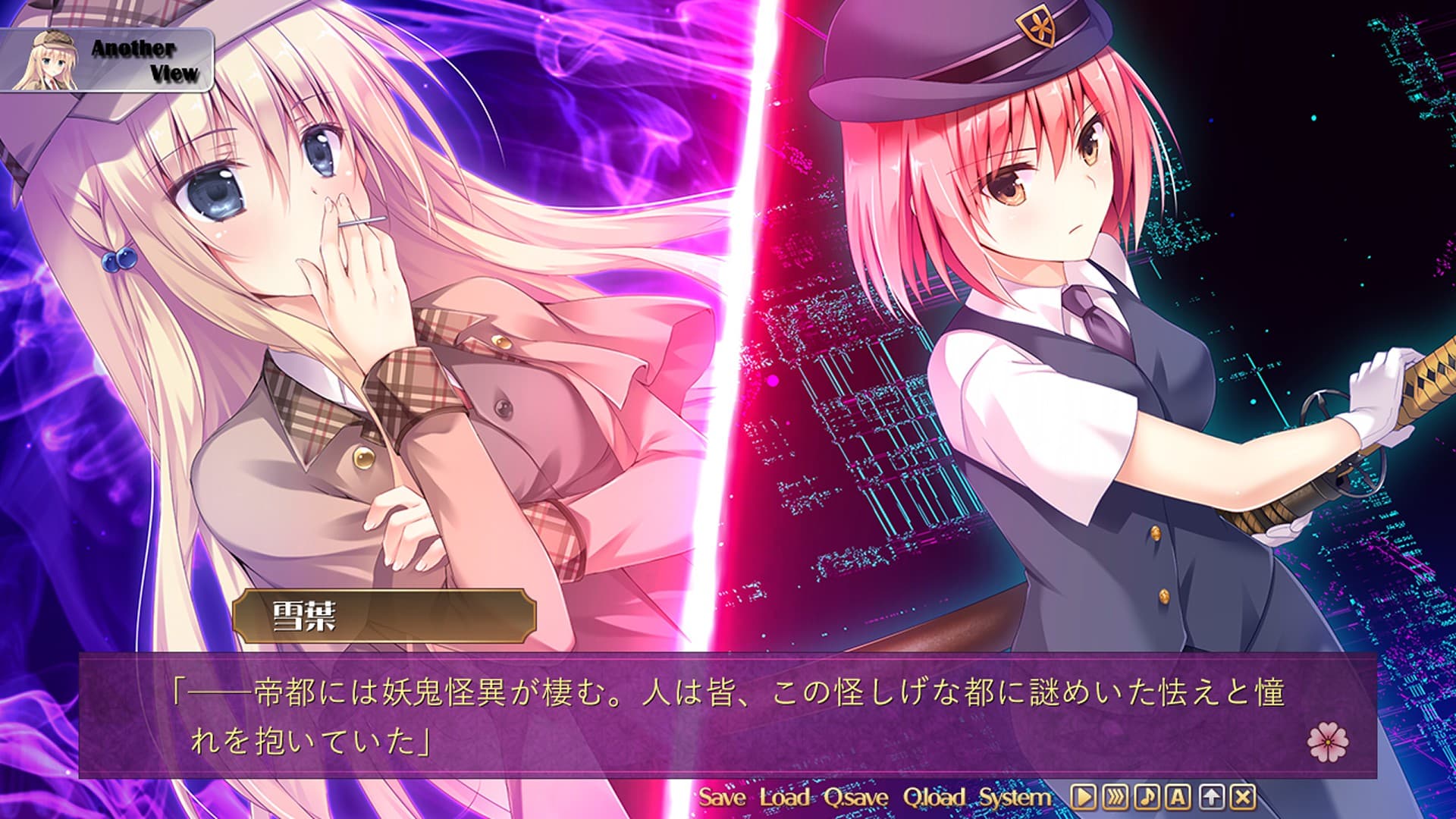Open the Load menu
Viewport: 1456px width, 819px height.
(785, 797)
